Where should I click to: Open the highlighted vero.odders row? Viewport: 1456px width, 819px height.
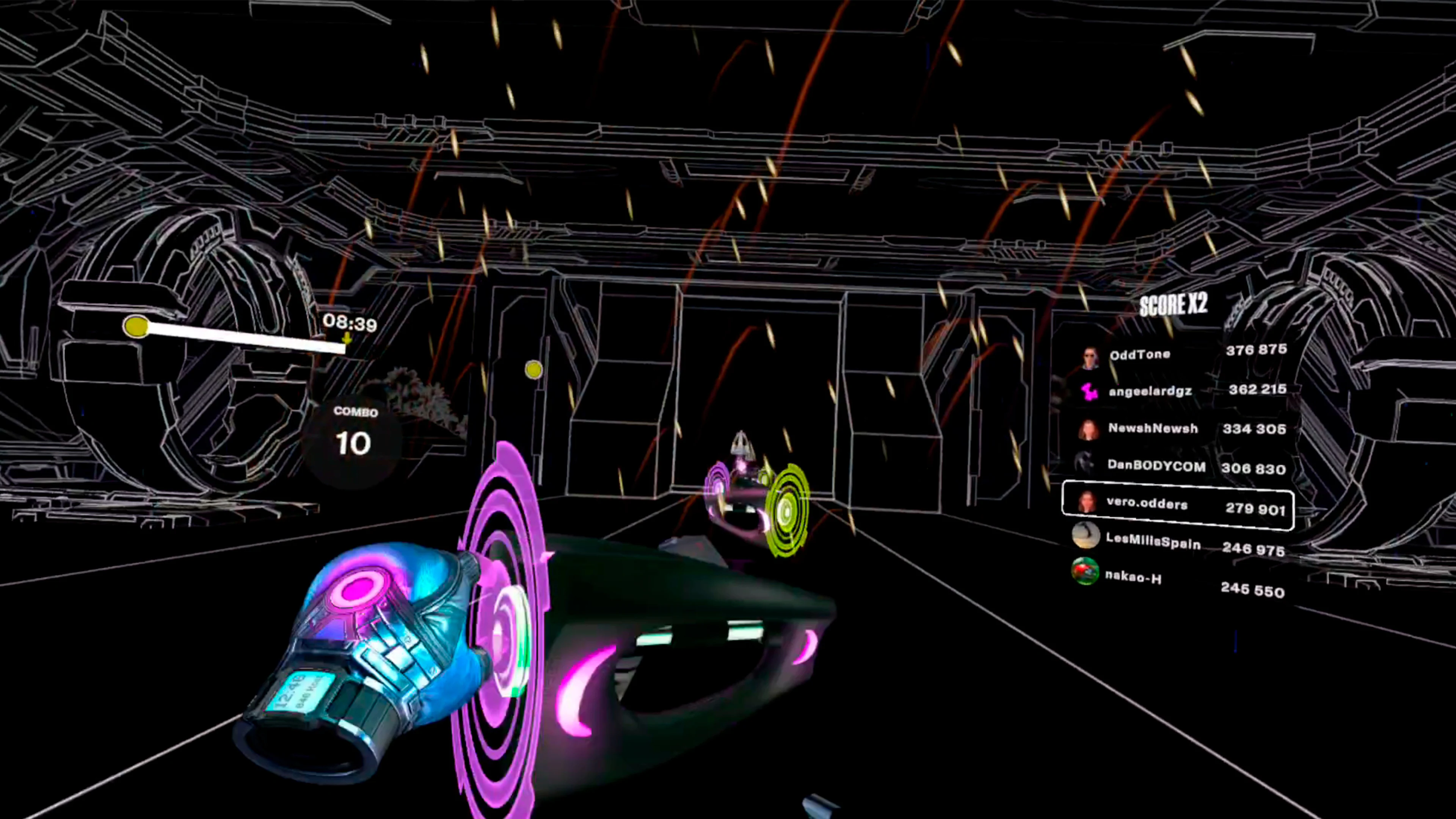[x=1178, y=505]
